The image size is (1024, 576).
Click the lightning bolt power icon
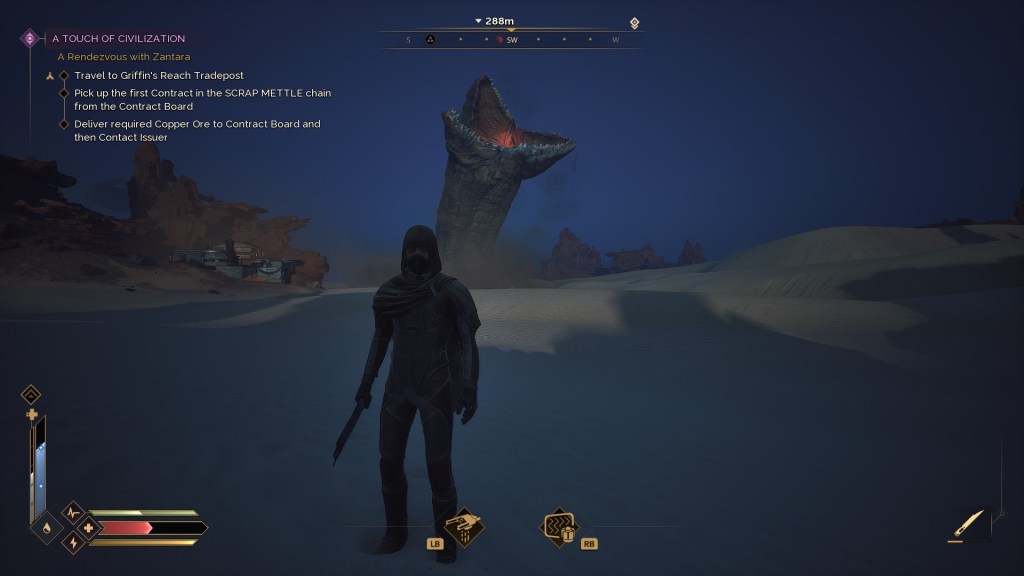point(72,542)
